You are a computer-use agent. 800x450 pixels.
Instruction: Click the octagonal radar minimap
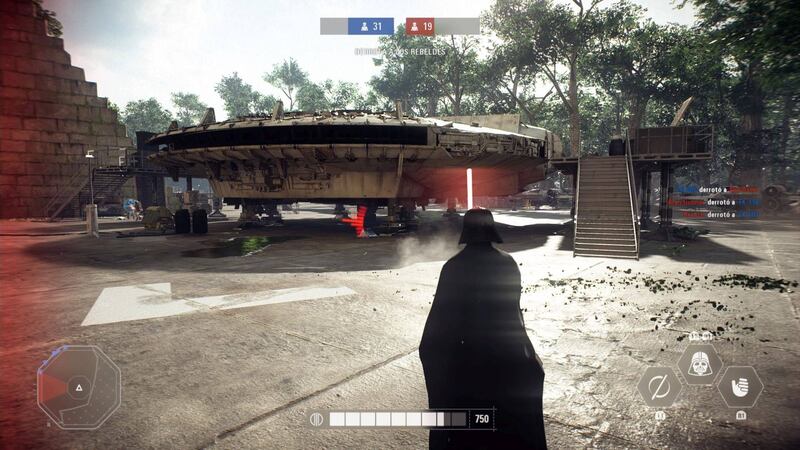(x=79, y=386)
